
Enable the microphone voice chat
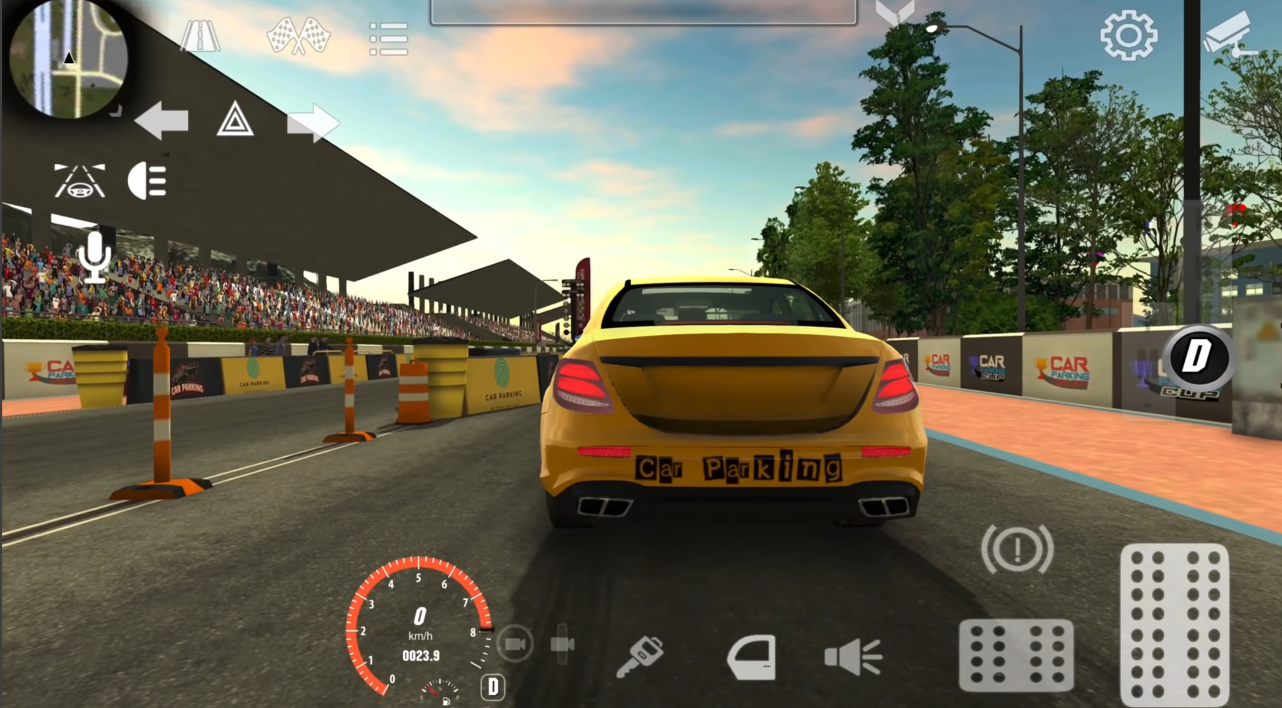[x=95, y=256]
